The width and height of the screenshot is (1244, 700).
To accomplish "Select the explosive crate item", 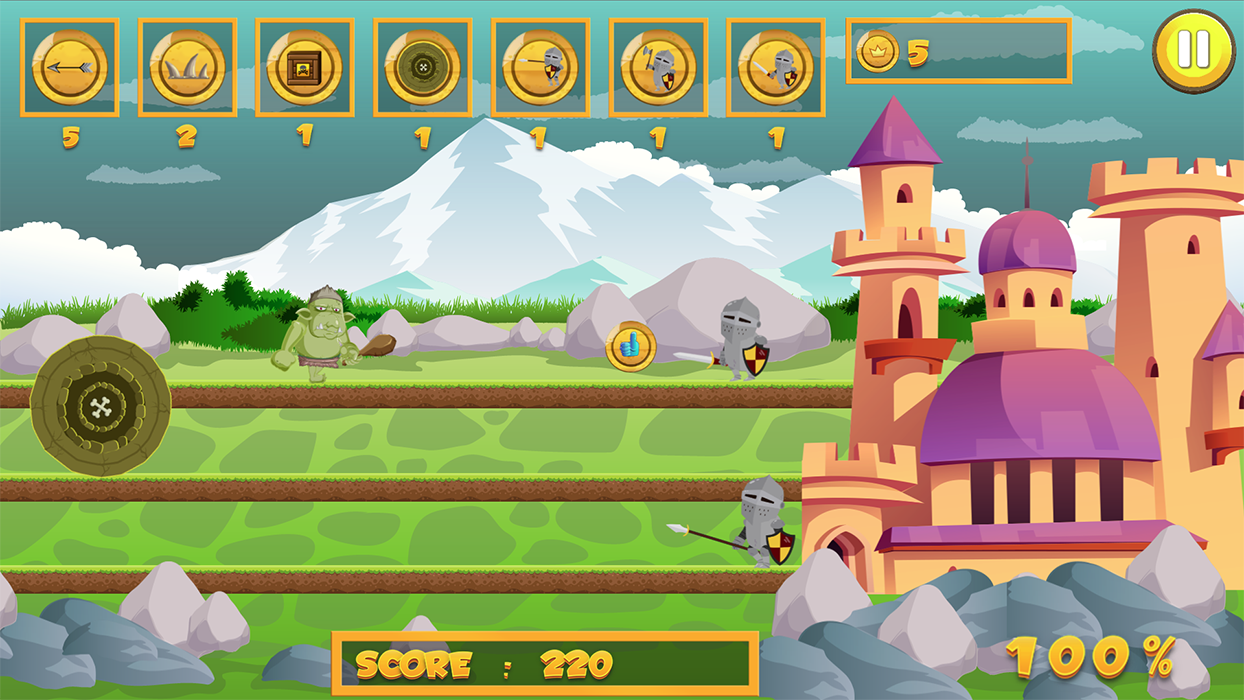I will coord(305,67).
